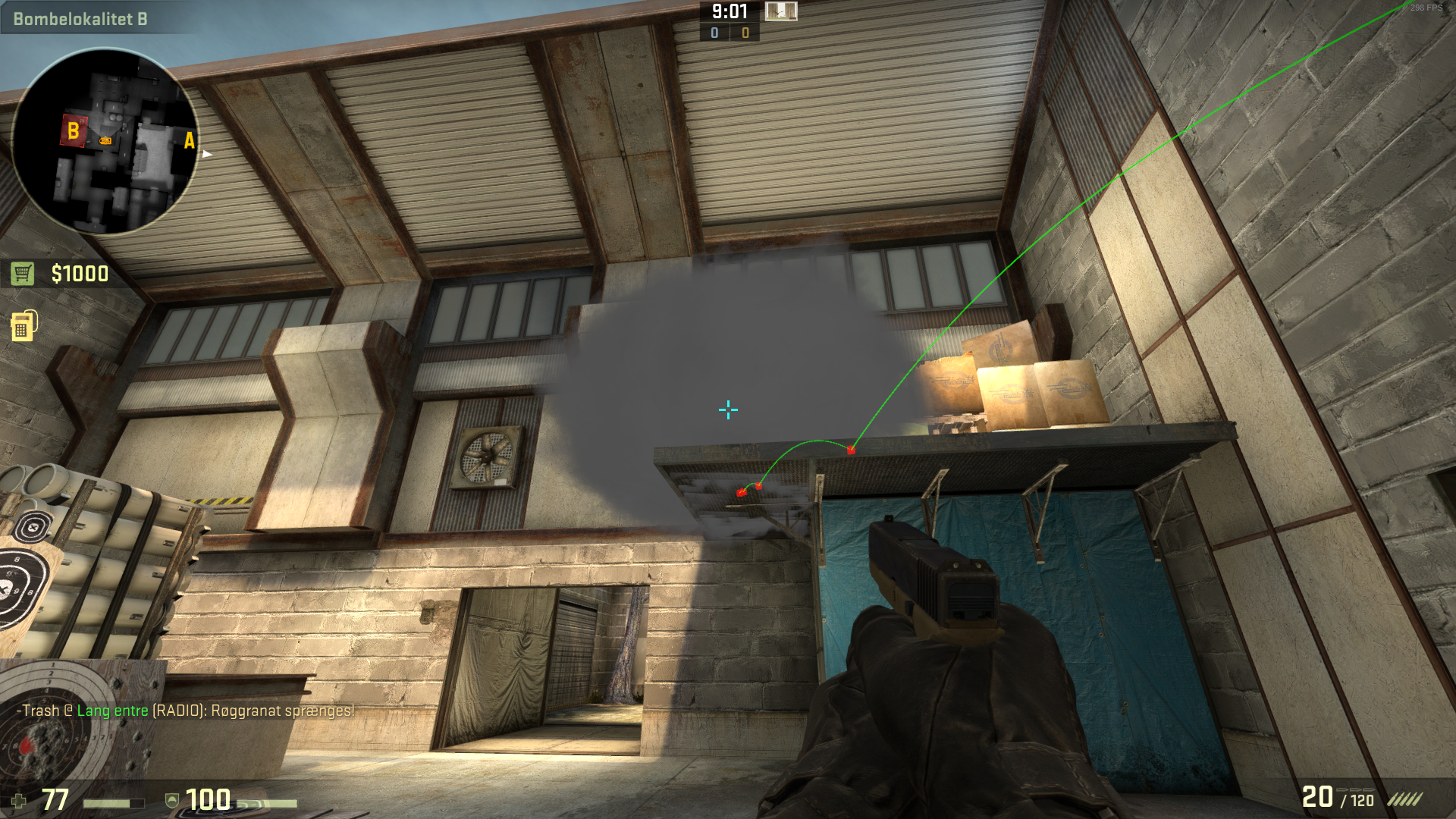1456x819 pixels.
Task: Click the map thumbnail beside the timer
Action: (780, 11)
